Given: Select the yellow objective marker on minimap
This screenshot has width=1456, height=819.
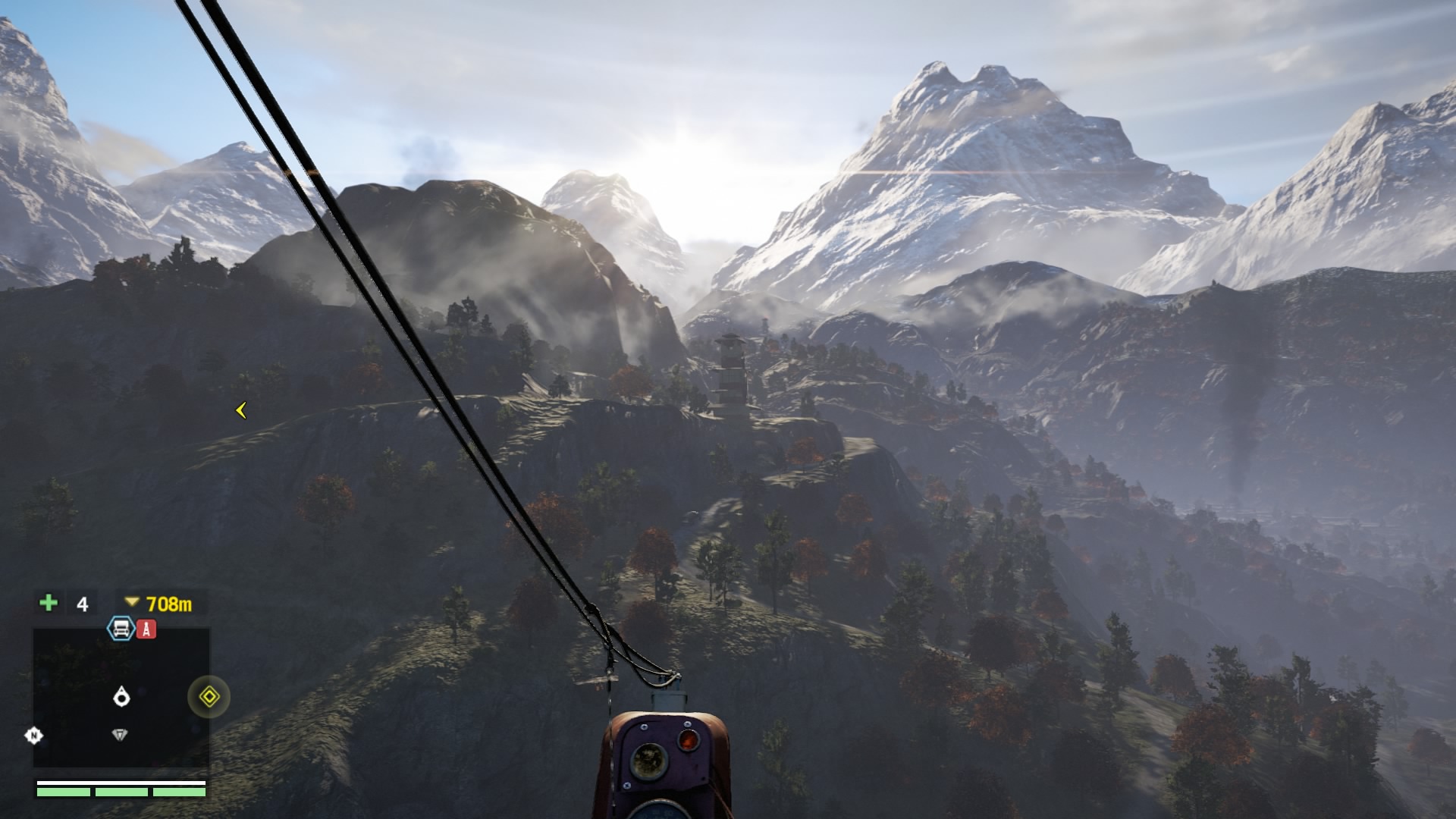Looking at the screenshot, I should click(209, 697).
